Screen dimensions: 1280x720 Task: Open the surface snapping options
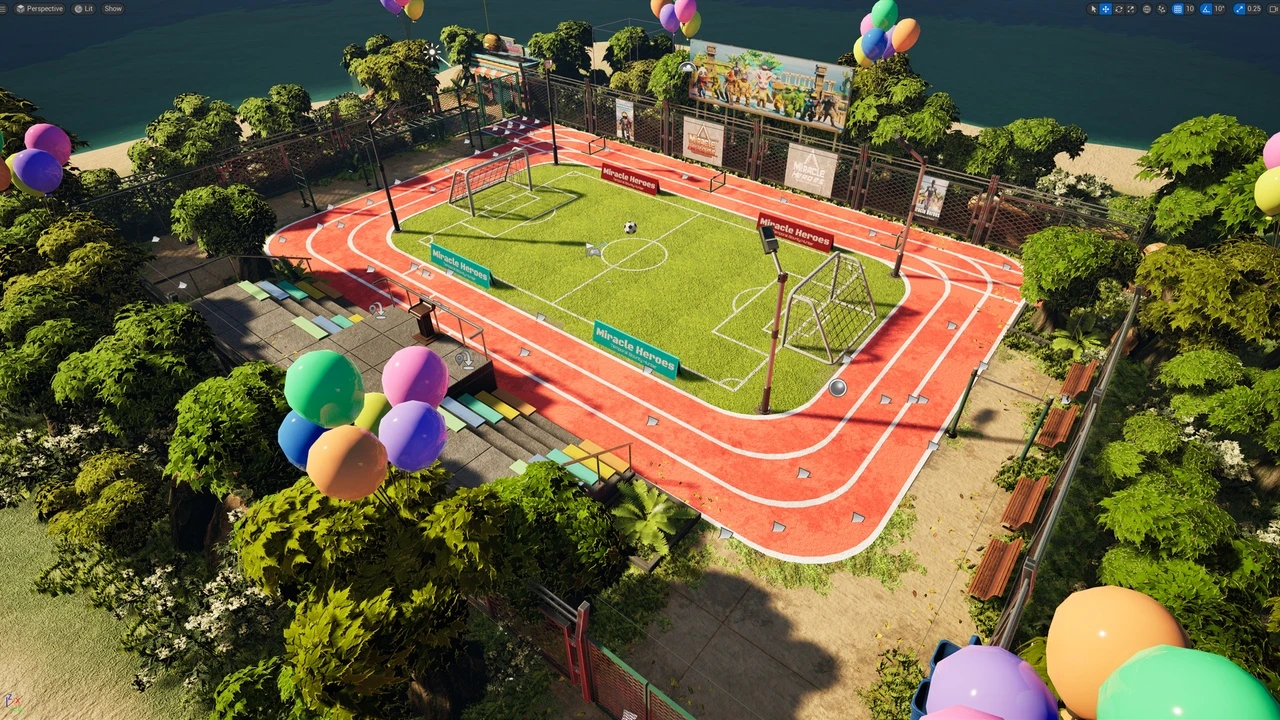point(1162,9)
